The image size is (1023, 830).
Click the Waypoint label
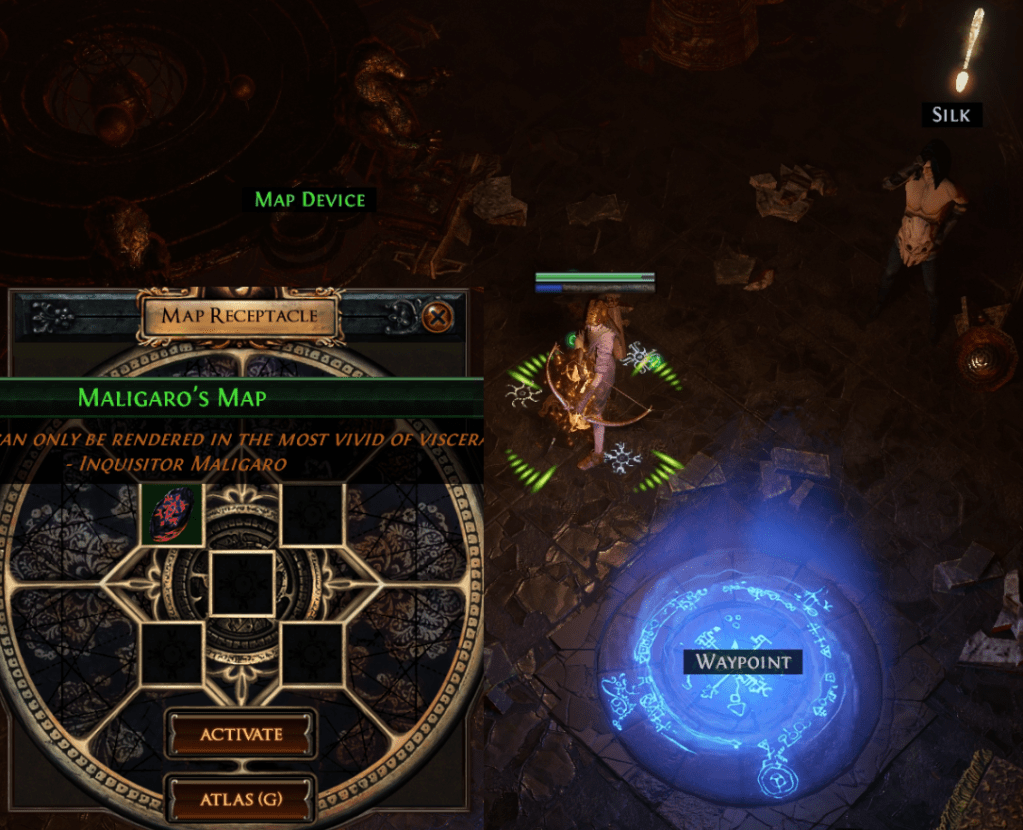(743, 662)
